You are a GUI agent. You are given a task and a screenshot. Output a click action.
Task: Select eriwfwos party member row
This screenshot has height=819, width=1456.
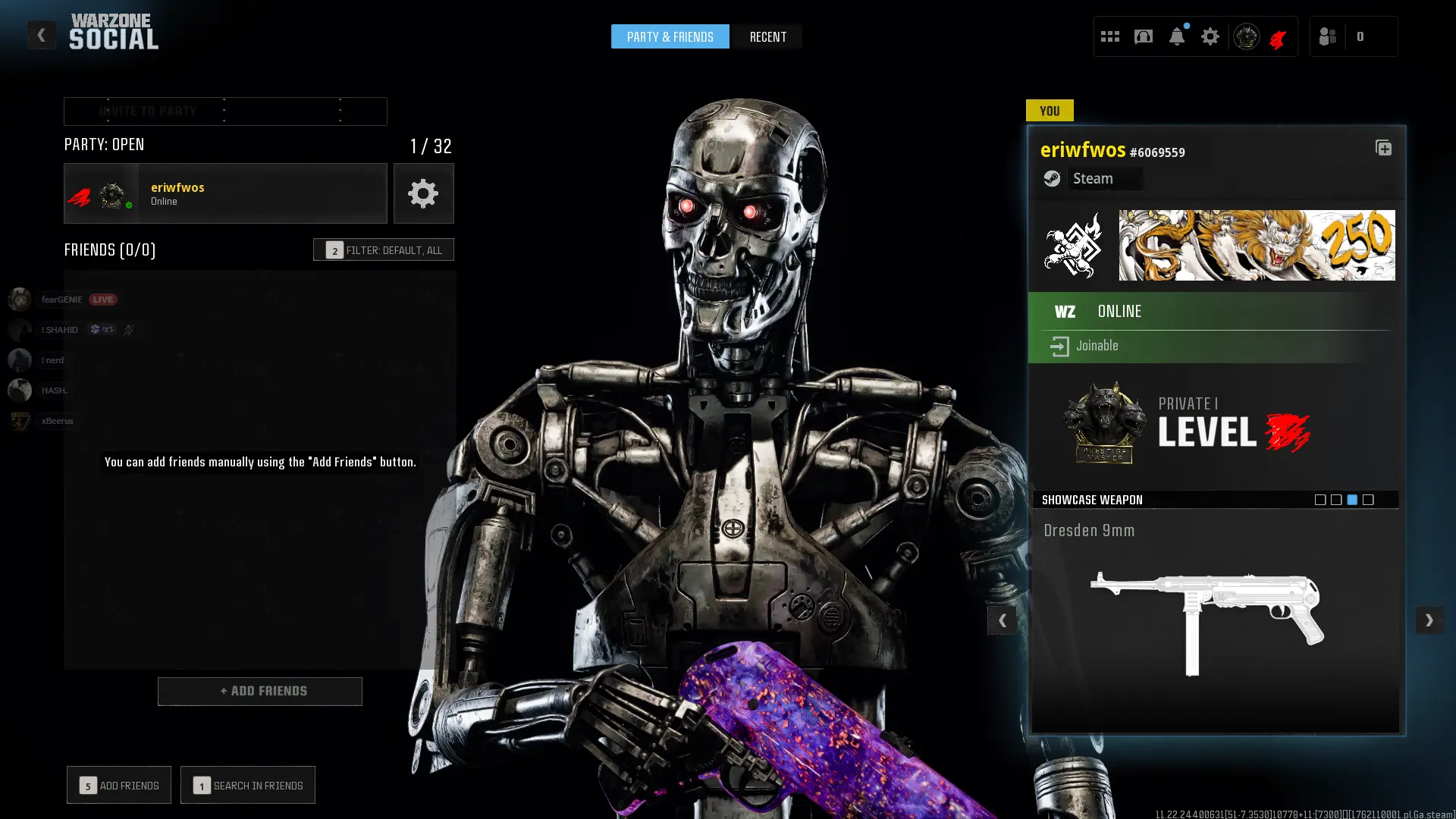tap(225, 193)
